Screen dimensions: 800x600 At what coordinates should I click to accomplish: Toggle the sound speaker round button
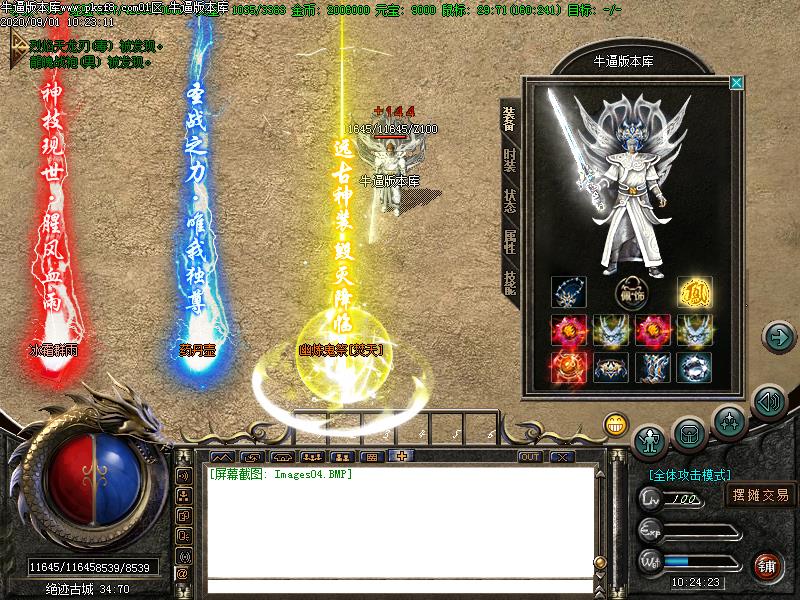point(767,402)
